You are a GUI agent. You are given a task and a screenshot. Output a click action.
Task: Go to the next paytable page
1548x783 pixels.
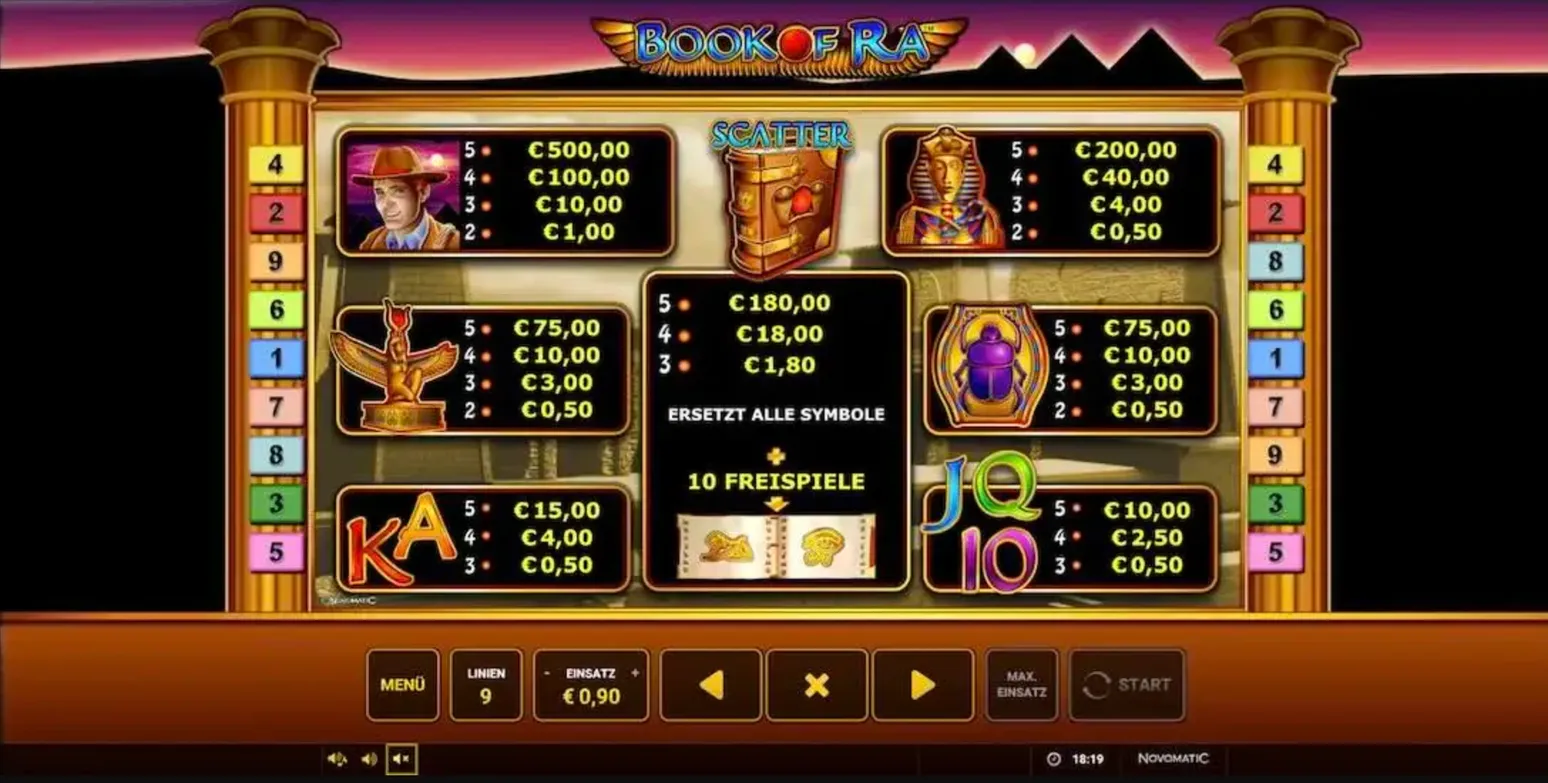pyautogui.click(x=923, y=685)
